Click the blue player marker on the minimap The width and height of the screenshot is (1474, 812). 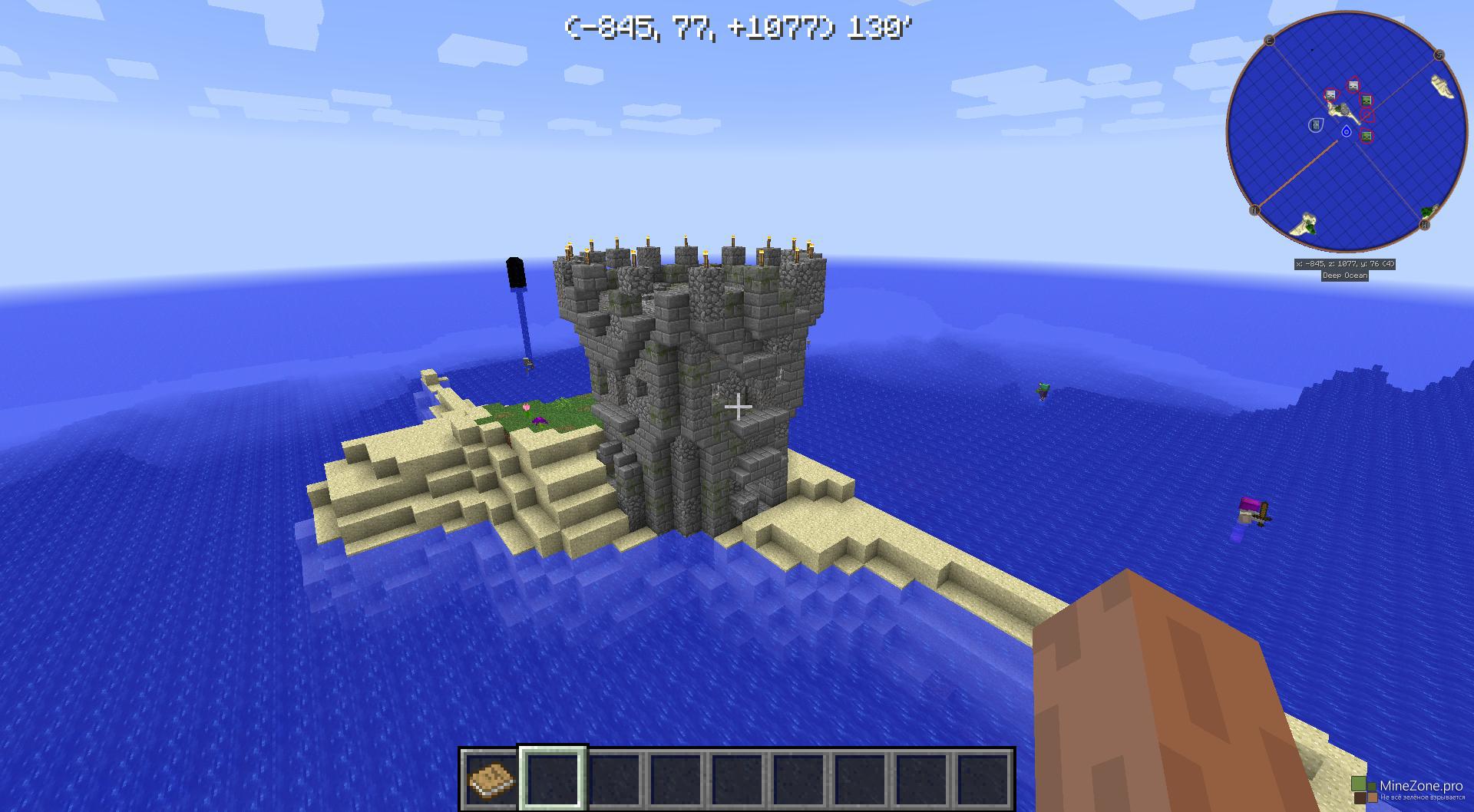(x=1346, y=132)
